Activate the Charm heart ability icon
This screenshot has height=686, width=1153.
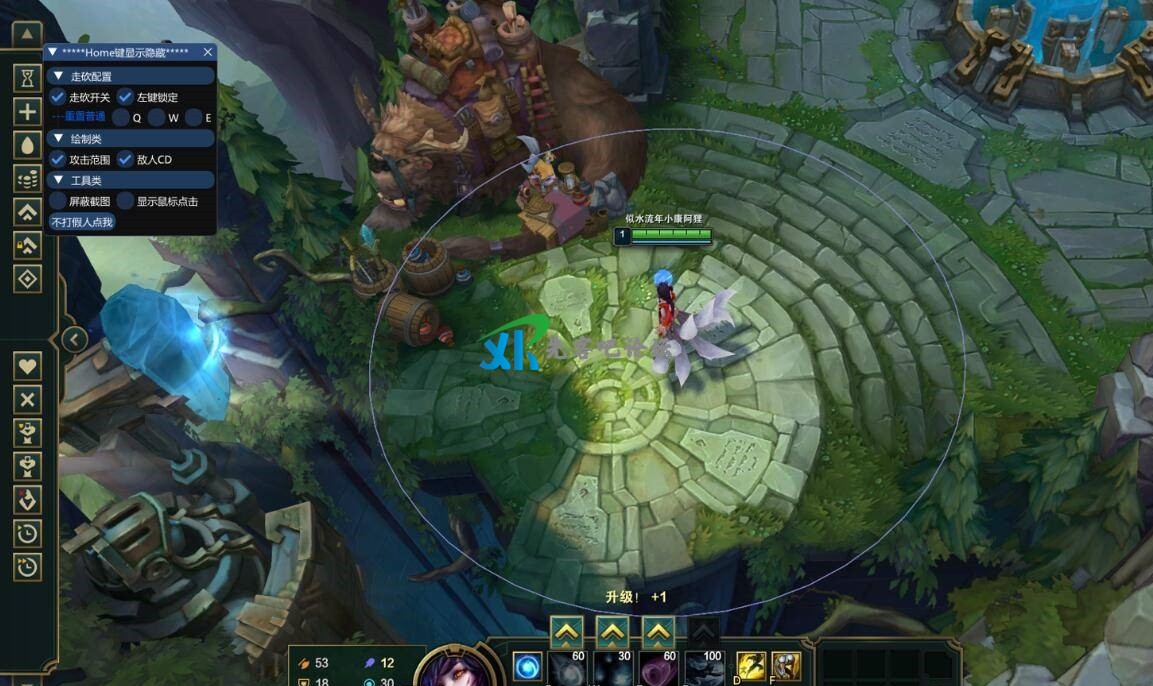656,667
